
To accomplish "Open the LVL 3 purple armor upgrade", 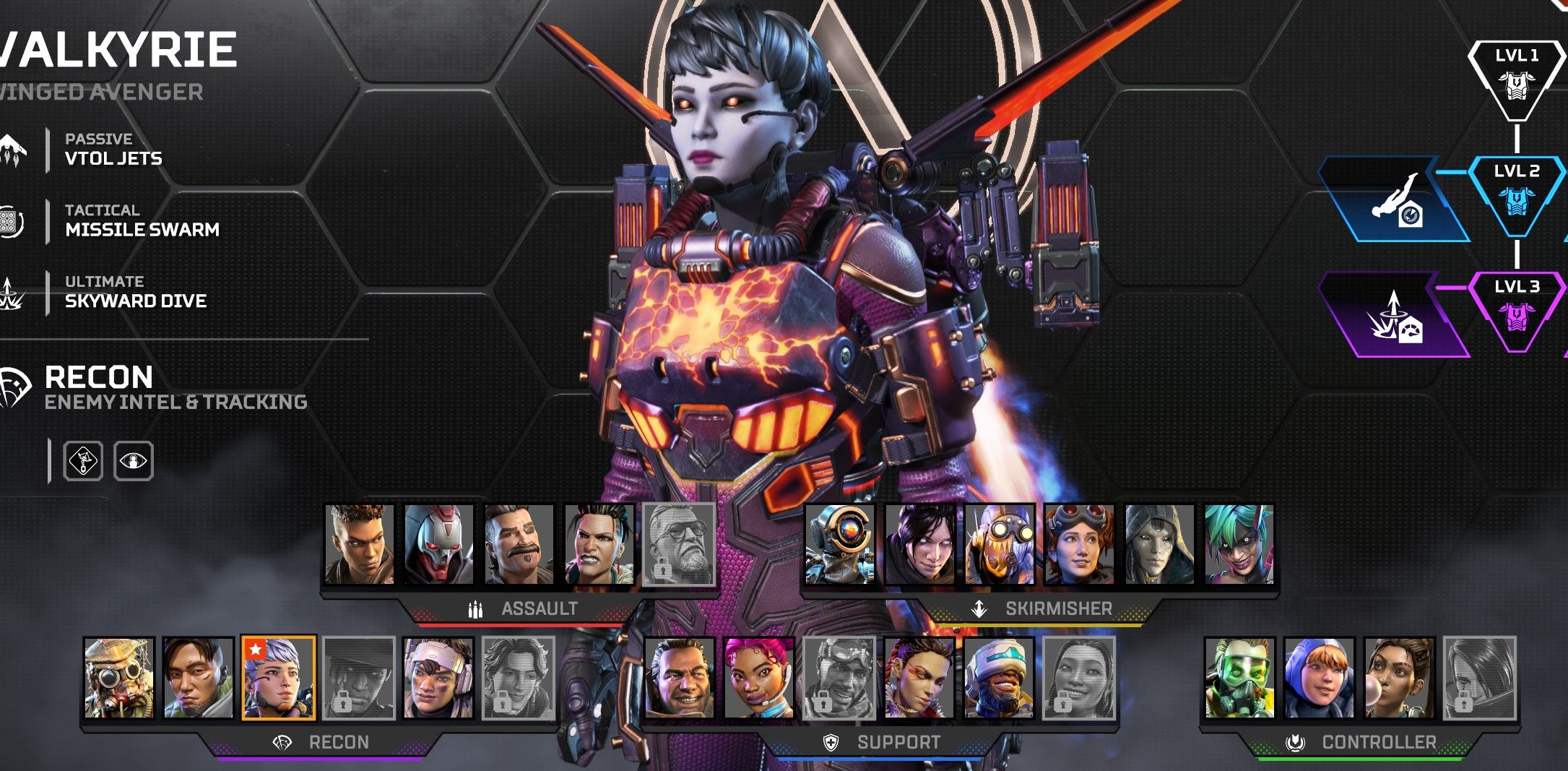I will 1516,311.
